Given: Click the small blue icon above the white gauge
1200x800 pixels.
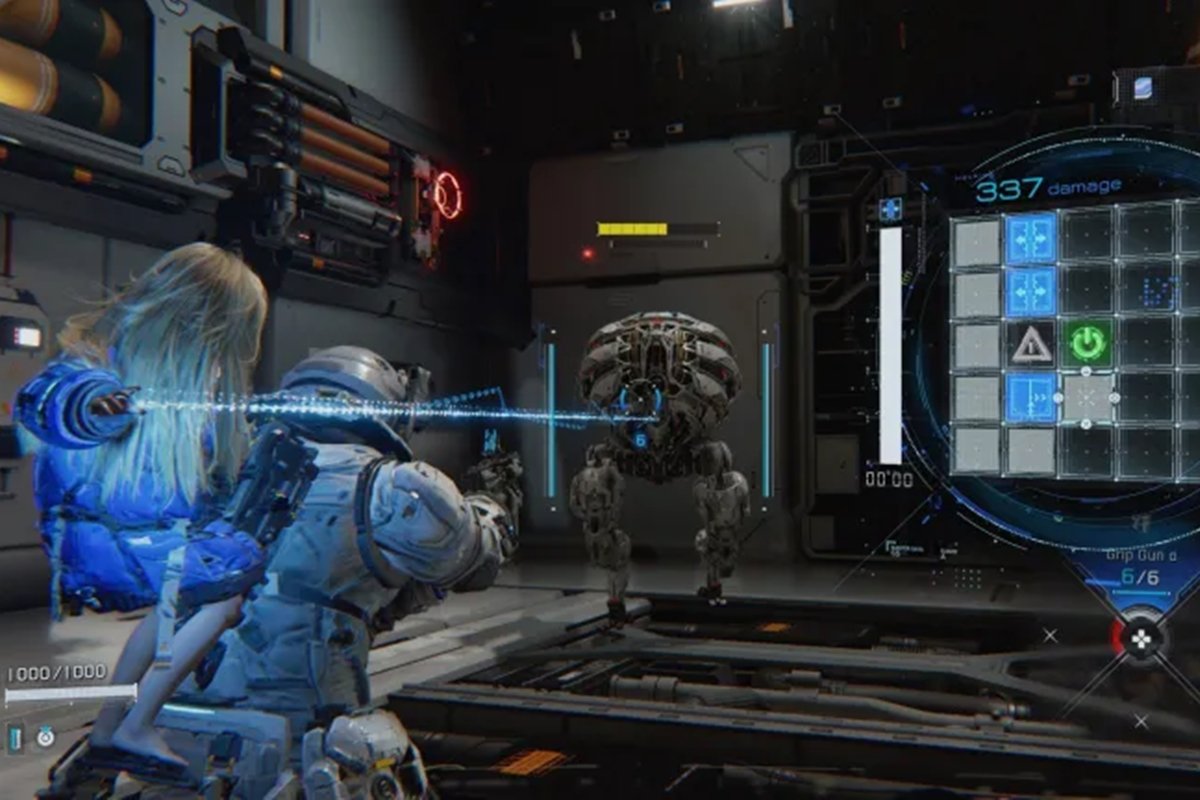Looking at the screenshot, I should coord(889,209).
